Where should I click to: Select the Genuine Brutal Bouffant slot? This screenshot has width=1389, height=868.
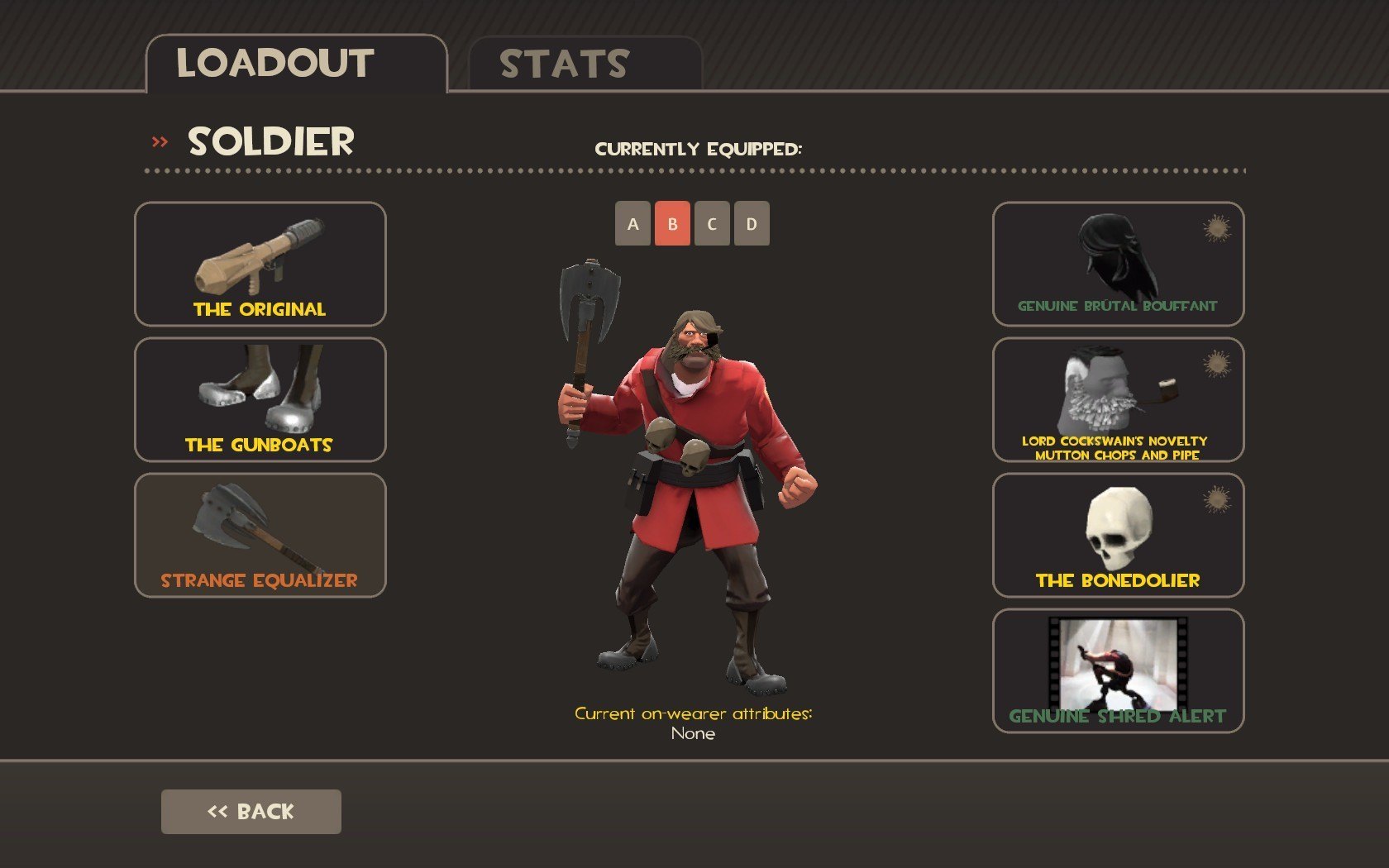(x=1118, y=264)
